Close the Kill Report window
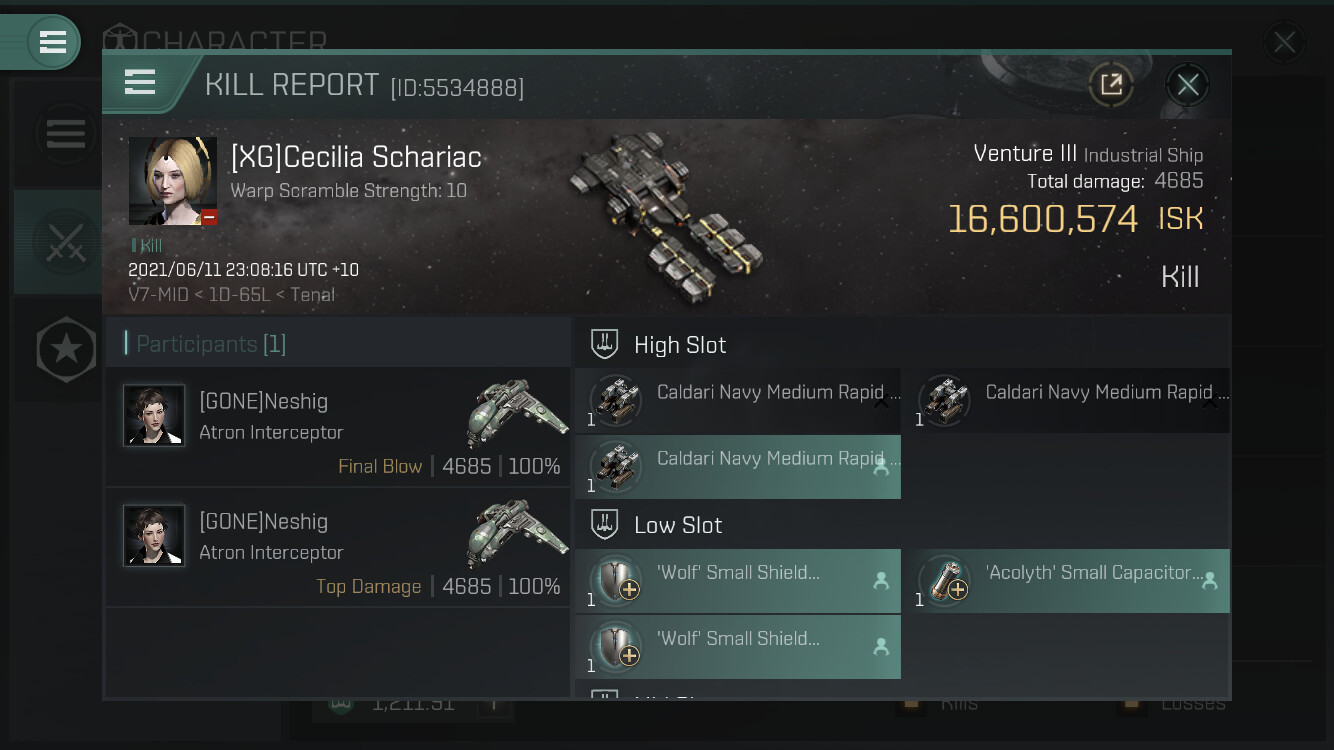This screenshot has height=750, width=1334. point(1187,85)
